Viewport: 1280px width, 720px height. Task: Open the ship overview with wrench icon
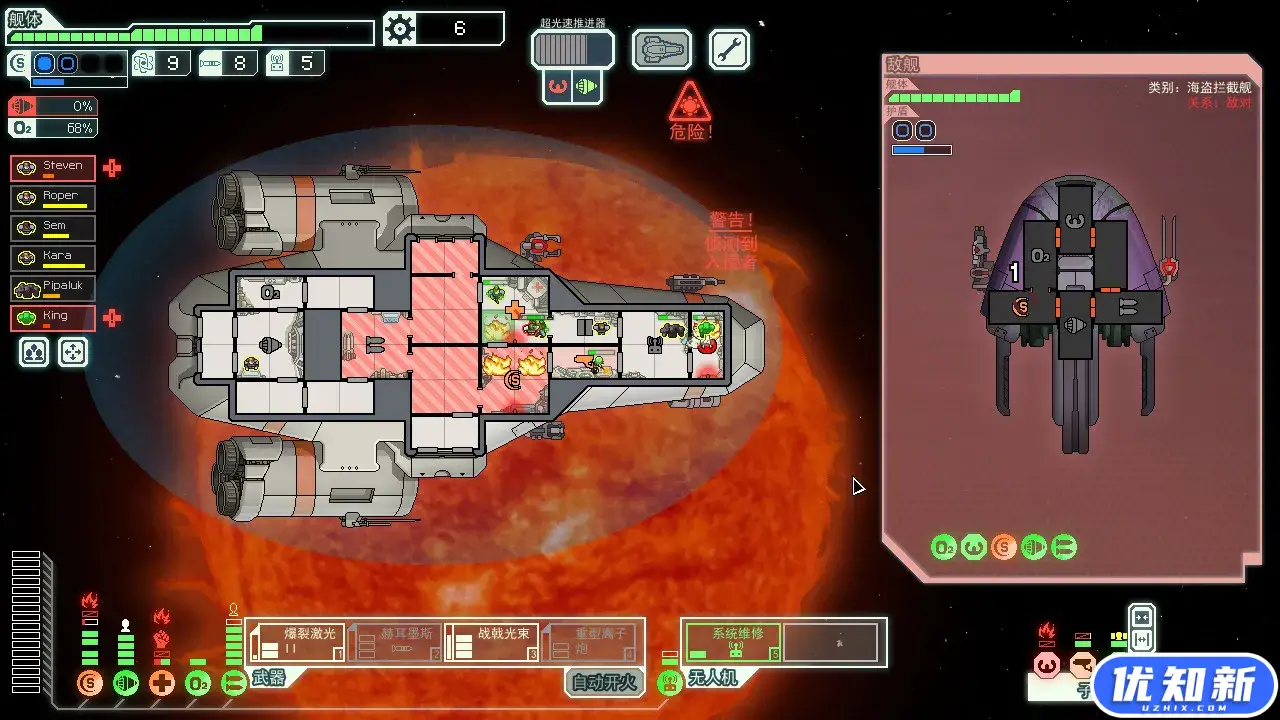pos(729,48)
